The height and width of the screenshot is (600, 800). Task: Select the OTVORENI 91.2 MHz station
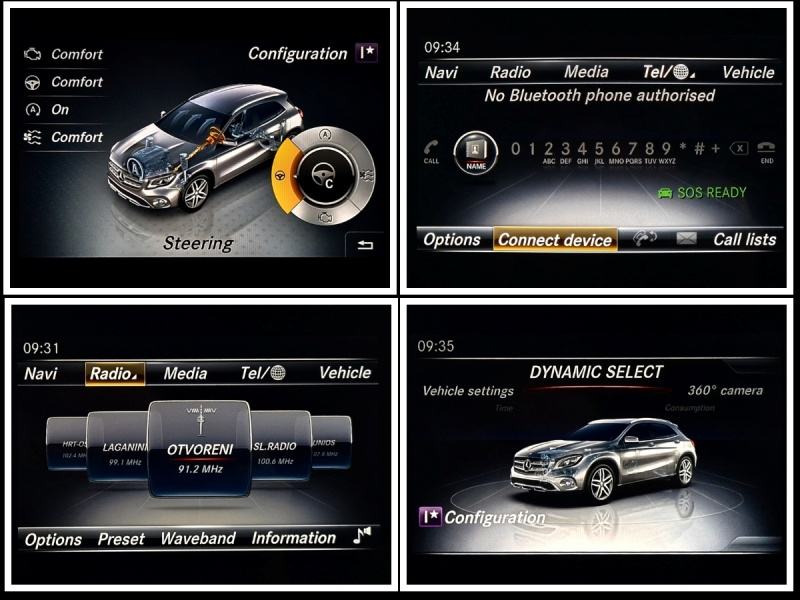click(x=200, y=450)
